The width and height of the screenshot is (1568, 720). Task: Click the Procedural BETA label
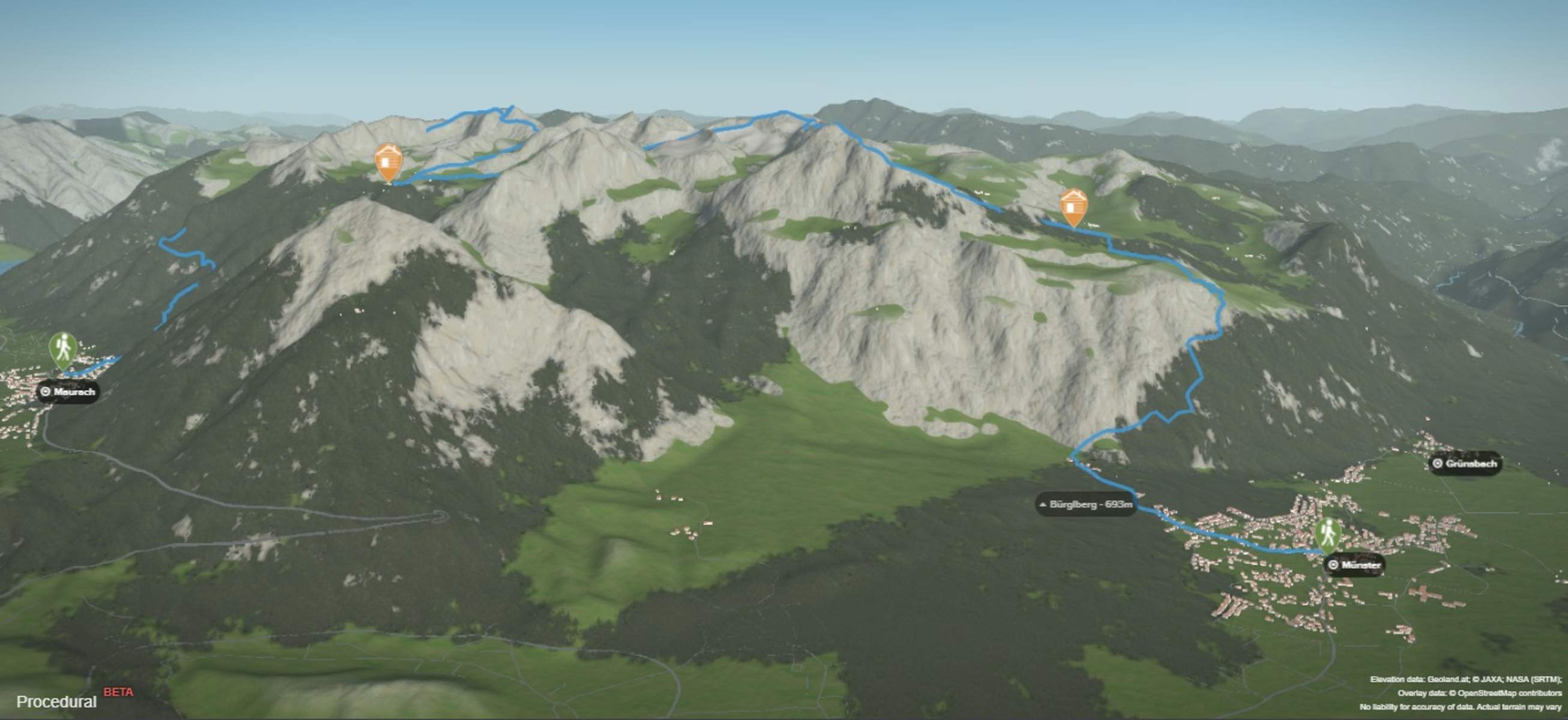[x=73, y=700]
